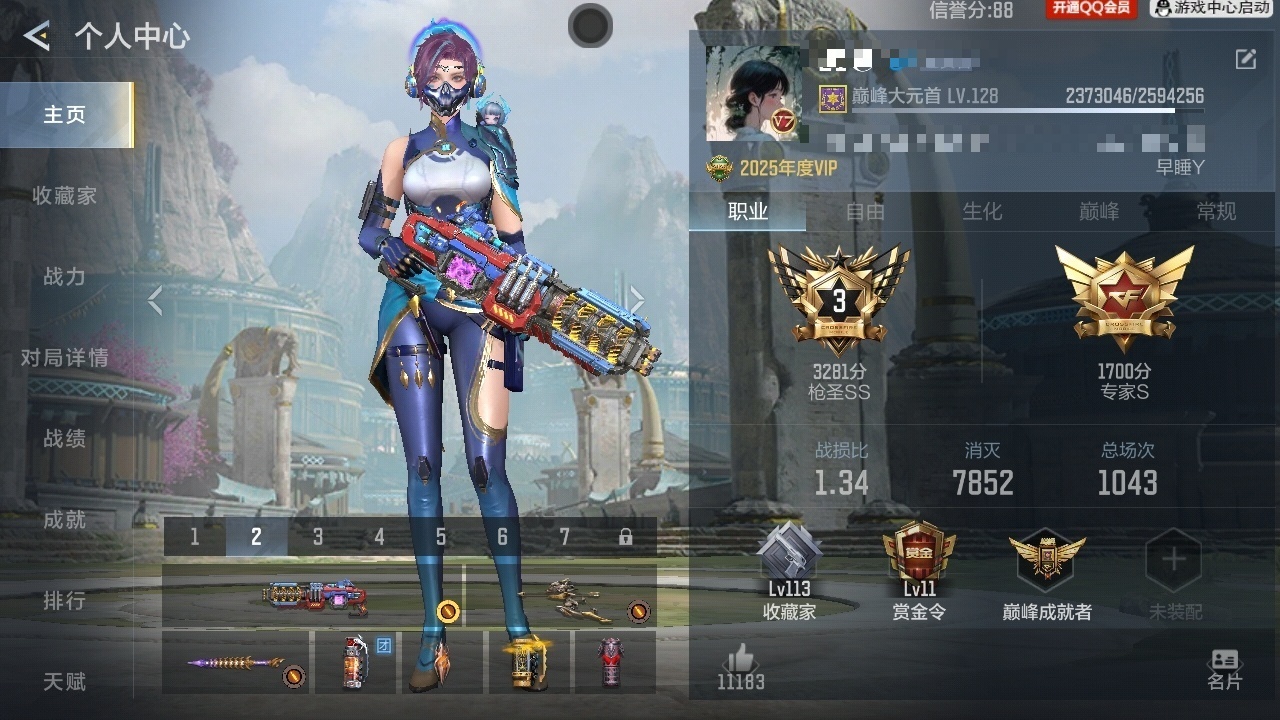
Task: Choose loadout slot number 5
Action: pos(441,537)
